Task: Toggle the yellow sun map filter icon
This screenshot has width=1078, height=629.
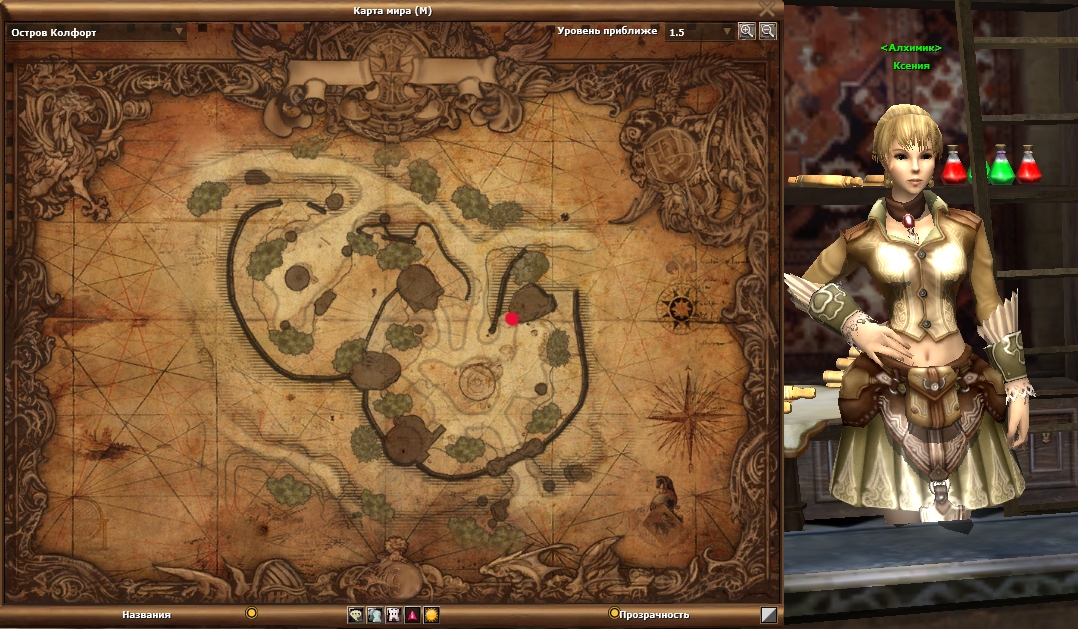Action: pyautogui.click(x=431, y=615)
